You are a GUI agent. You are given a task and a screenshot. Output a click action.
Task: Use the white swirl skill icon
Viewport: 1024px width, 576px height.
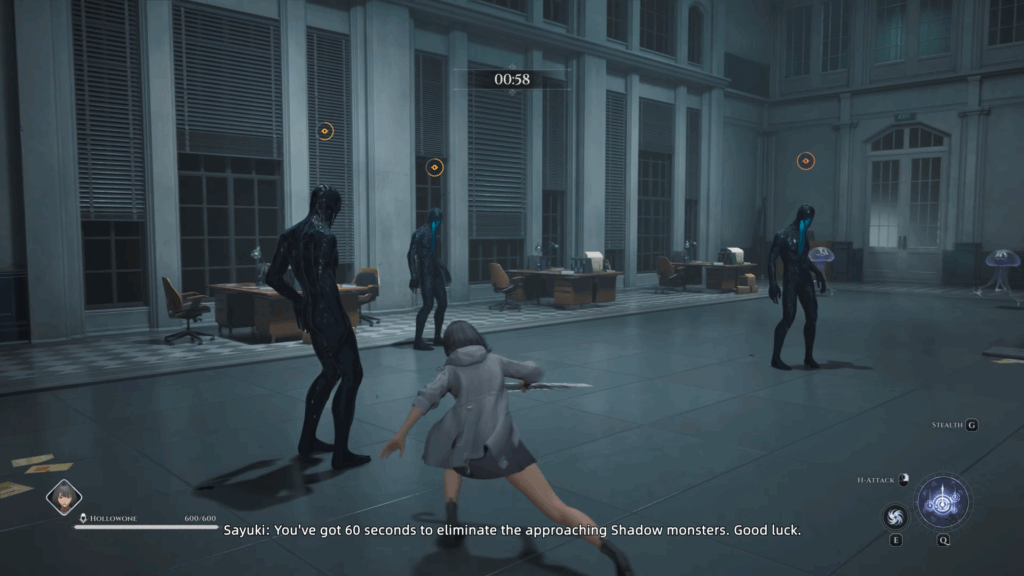[895, 516]
